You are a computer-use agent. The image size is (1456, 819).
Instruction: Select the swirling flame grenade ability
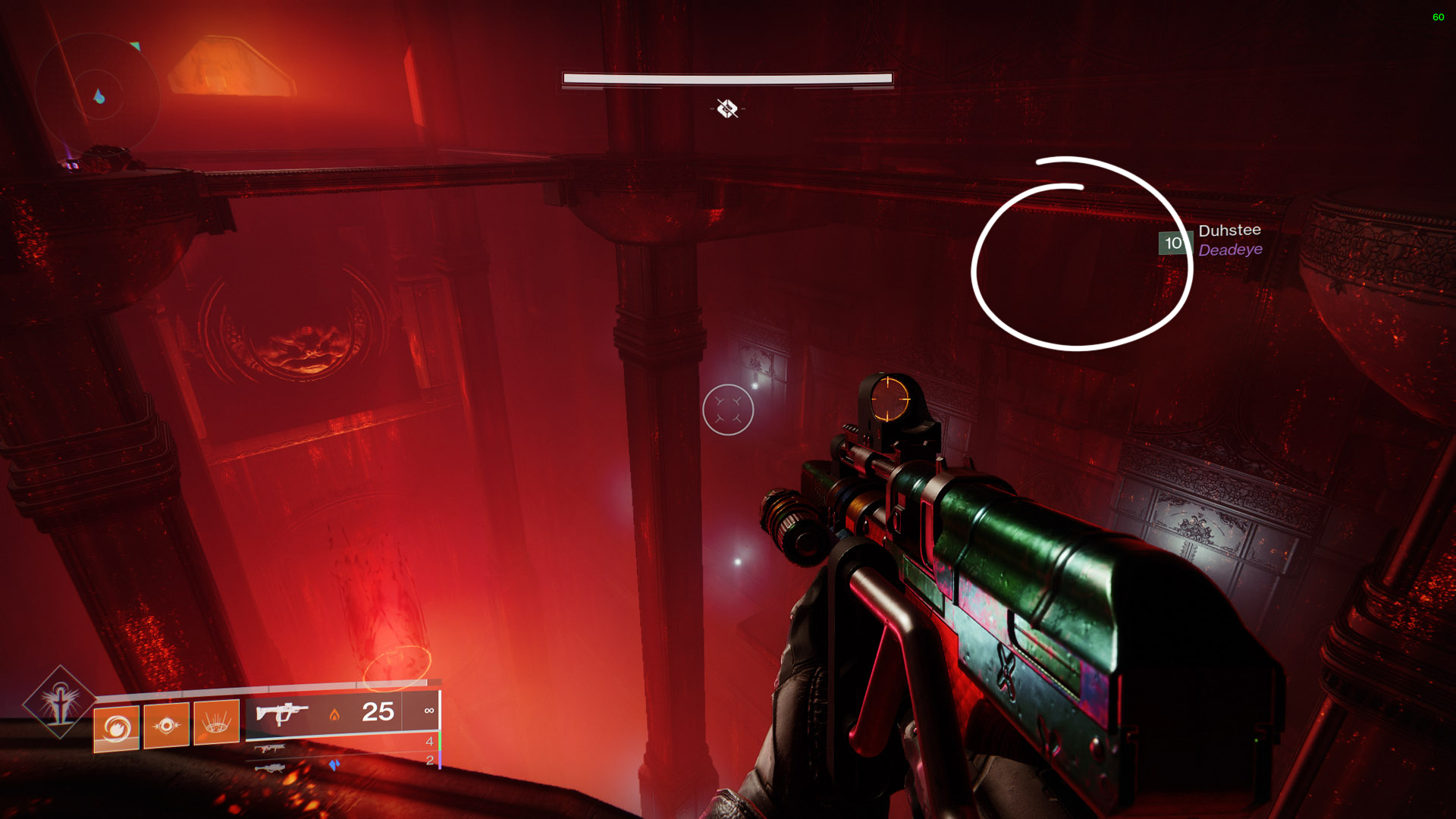[x=116, y=728]
